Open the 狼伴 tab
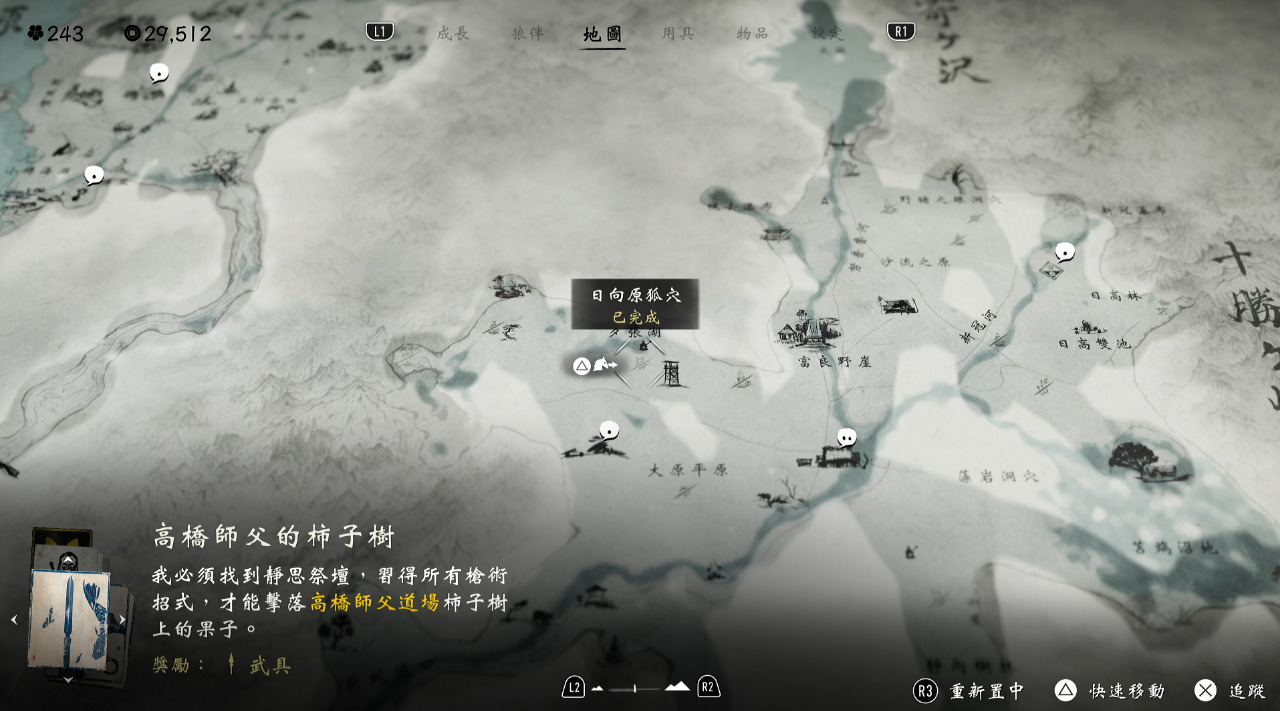Screen dimensions: 1280x711 click(527, 33)
